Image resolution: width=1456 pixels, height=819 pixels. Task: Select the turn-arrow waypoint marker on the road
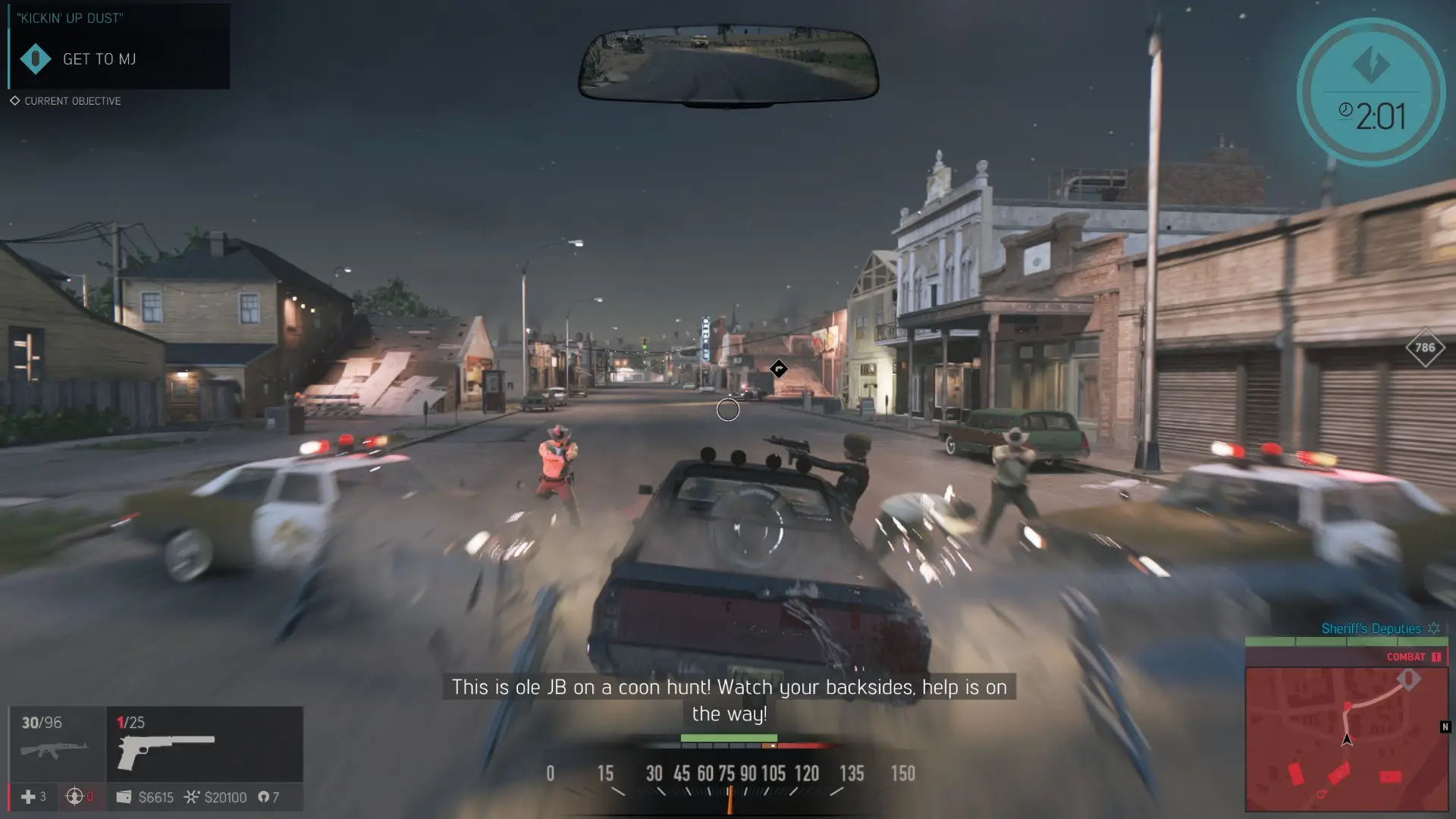click(x=779, y=369)
